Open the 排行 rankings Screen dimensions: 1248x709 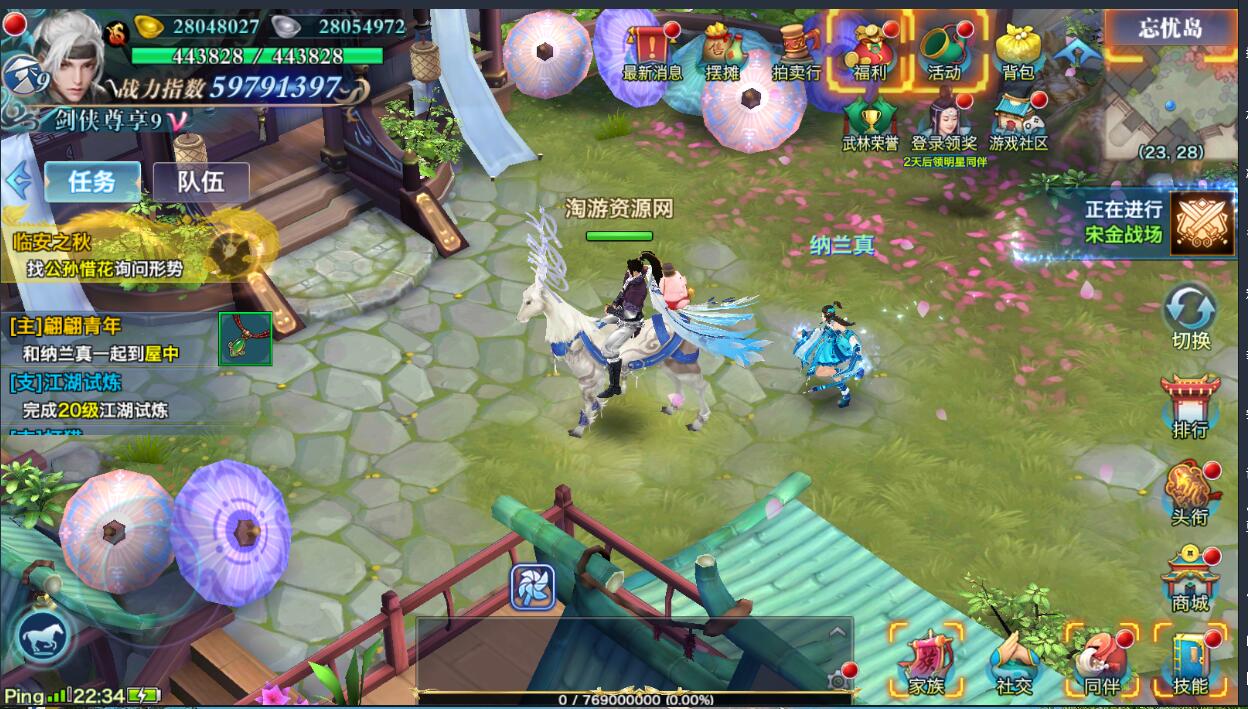coord(1190,405)
